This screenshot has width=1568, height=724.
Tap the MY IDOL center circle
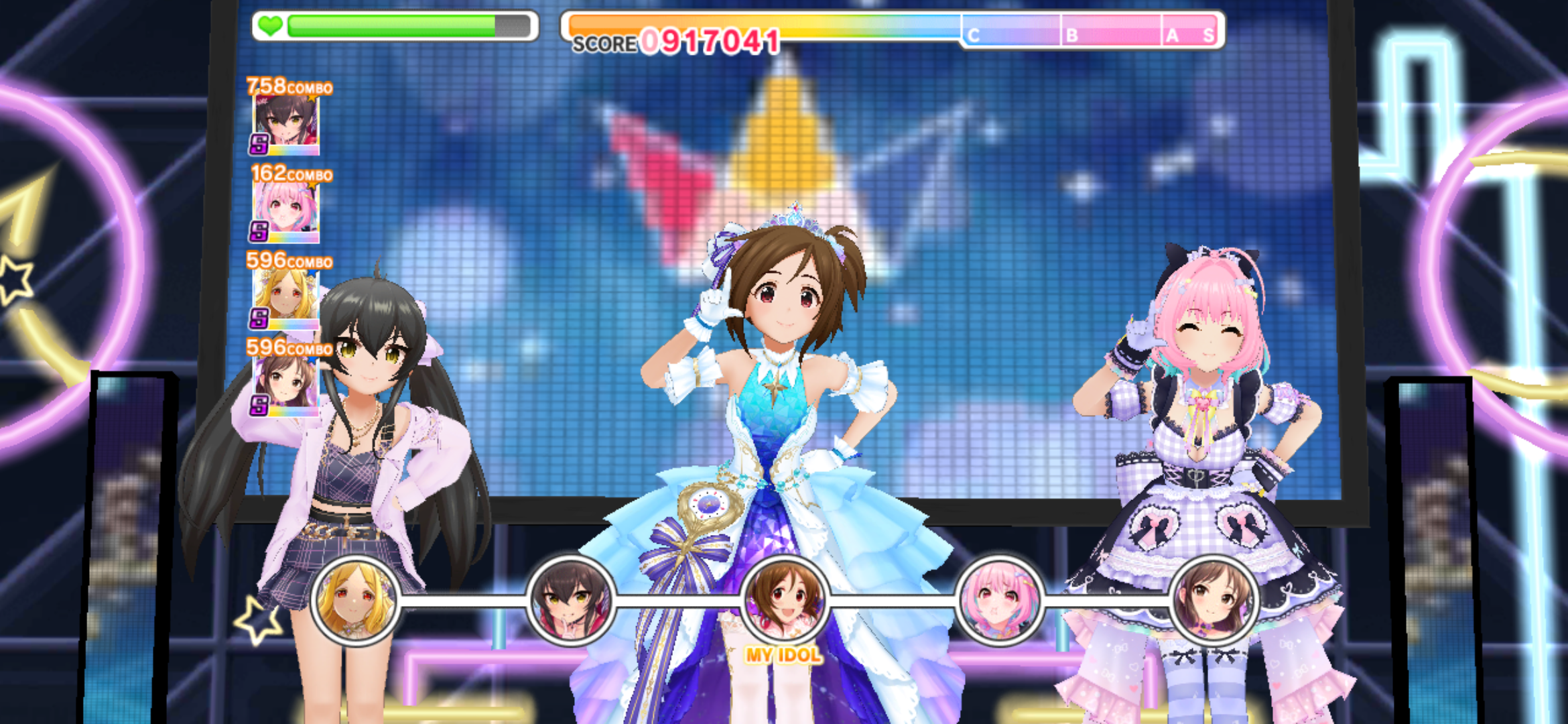[x=785, y=601]
